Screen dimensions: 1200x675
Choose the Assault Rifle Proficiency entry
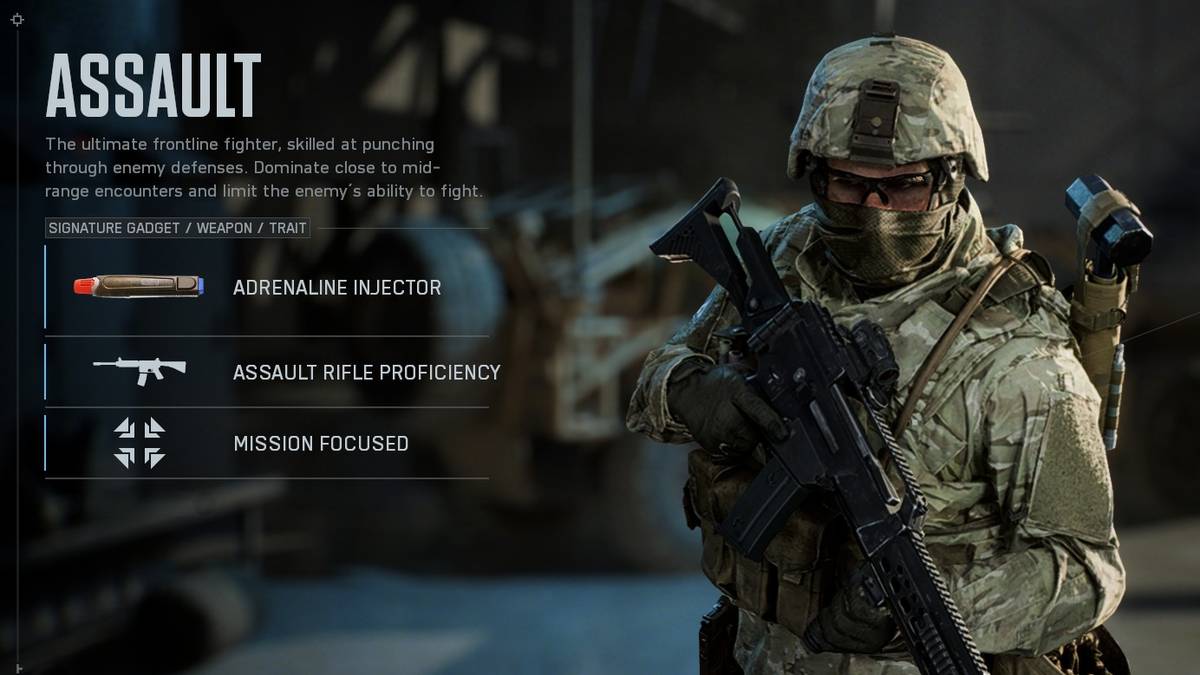click(x=267, y=372)
